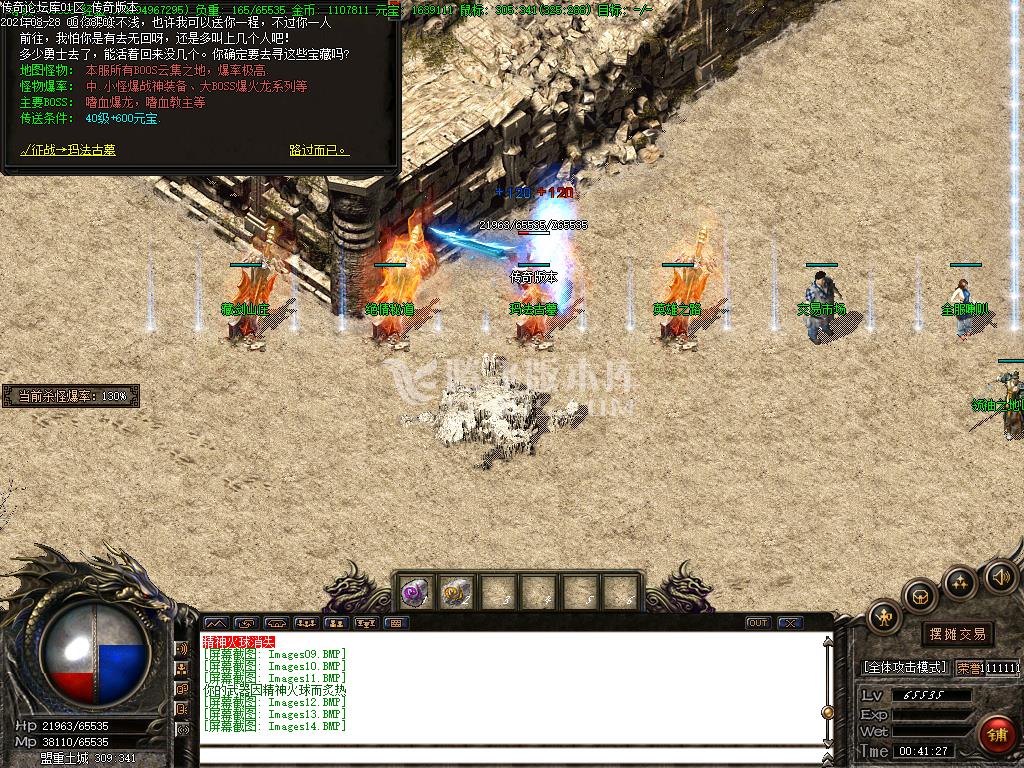Open the 摆摊交易 stall trading button
The image size is (1024, 768).
(x=957, y=633)
